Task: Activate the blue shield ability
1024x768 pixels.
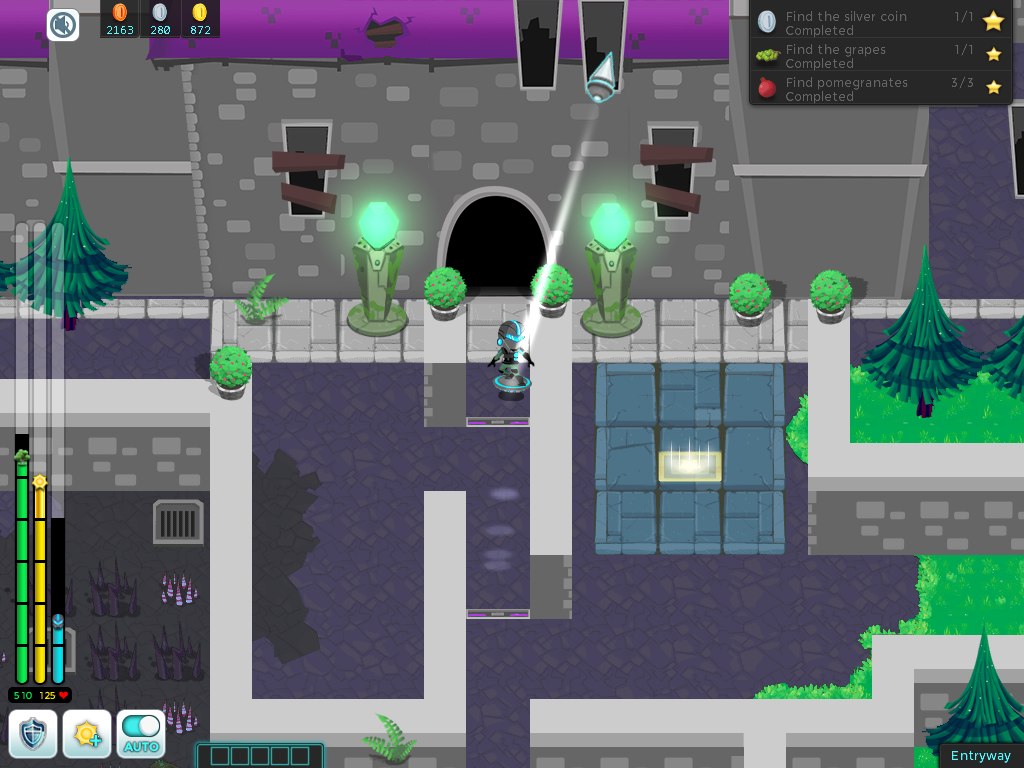Action: point(33,734)
